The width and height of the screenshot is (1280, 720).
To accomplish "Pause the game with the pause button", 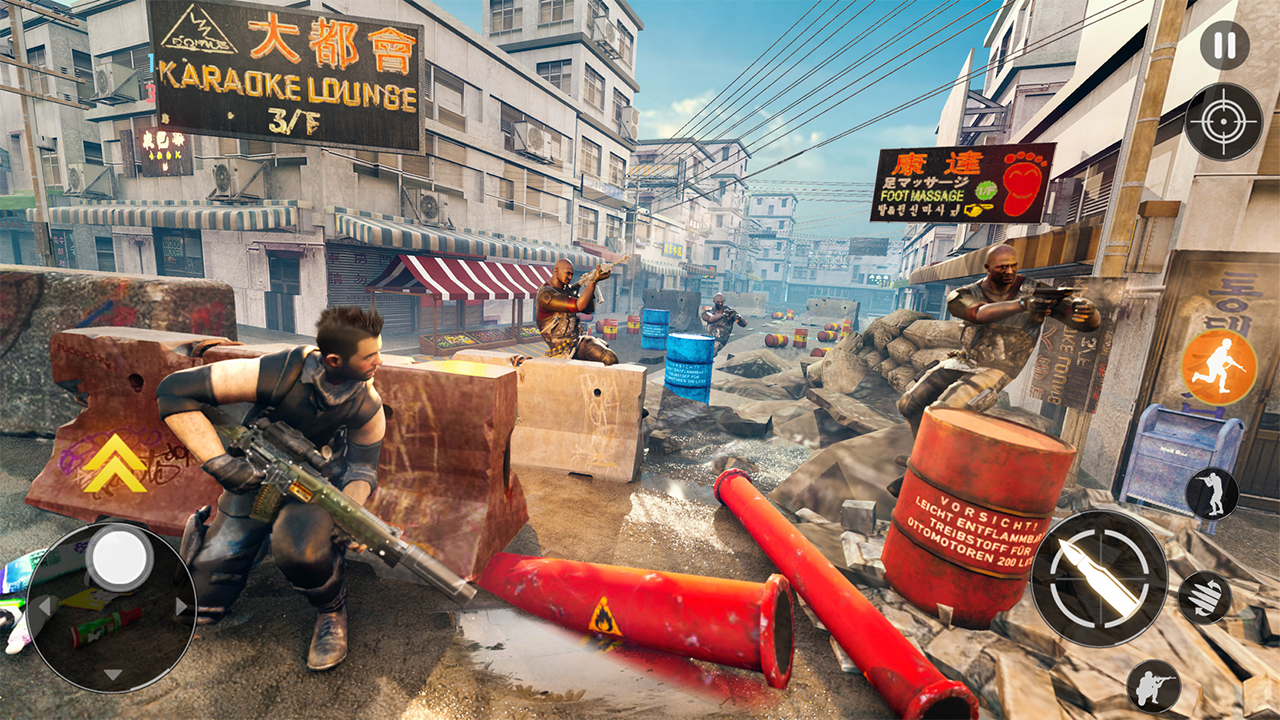I will [1224, 45].
